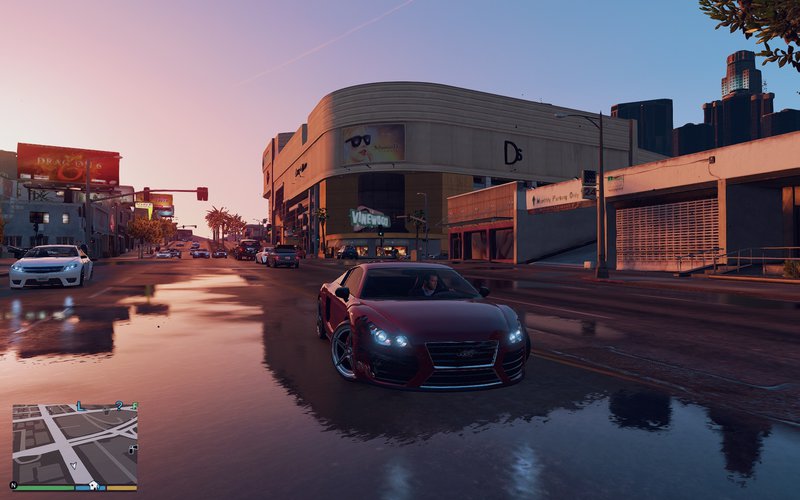Select the blue L mission marker

tap(80, 406)
